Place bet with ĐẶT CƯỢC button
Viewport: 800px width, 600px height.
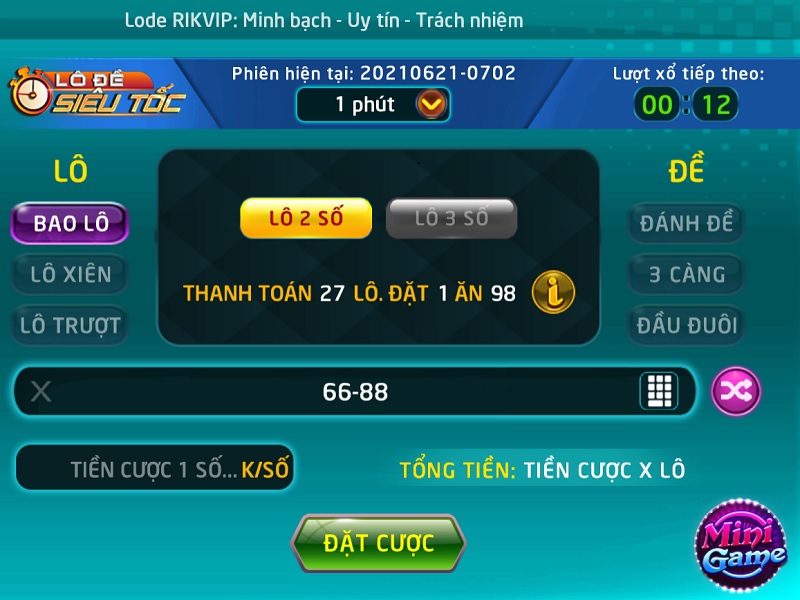378,544
